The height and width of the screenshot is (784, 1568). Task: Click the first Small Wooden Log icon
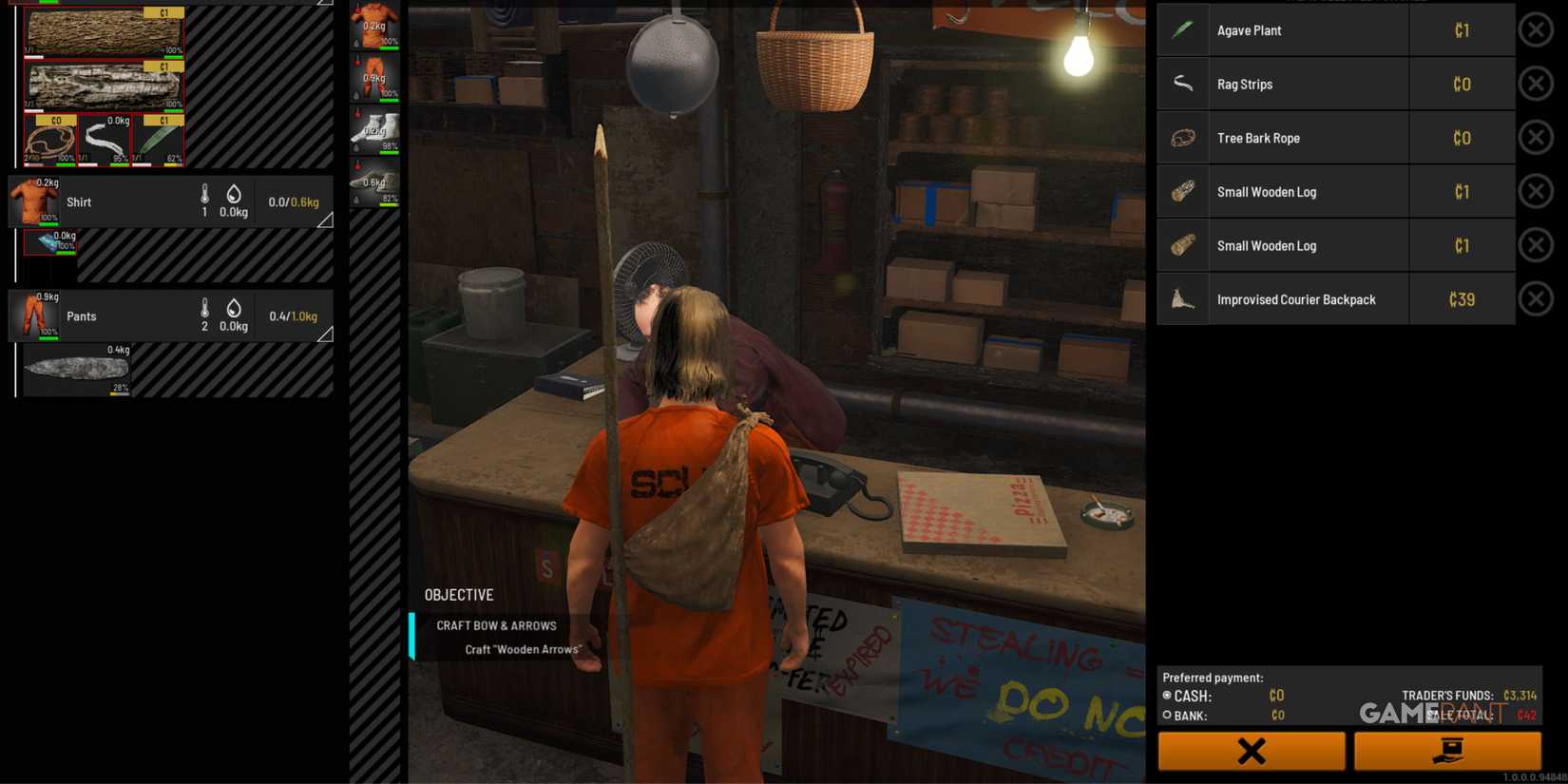pos(1182,191)
